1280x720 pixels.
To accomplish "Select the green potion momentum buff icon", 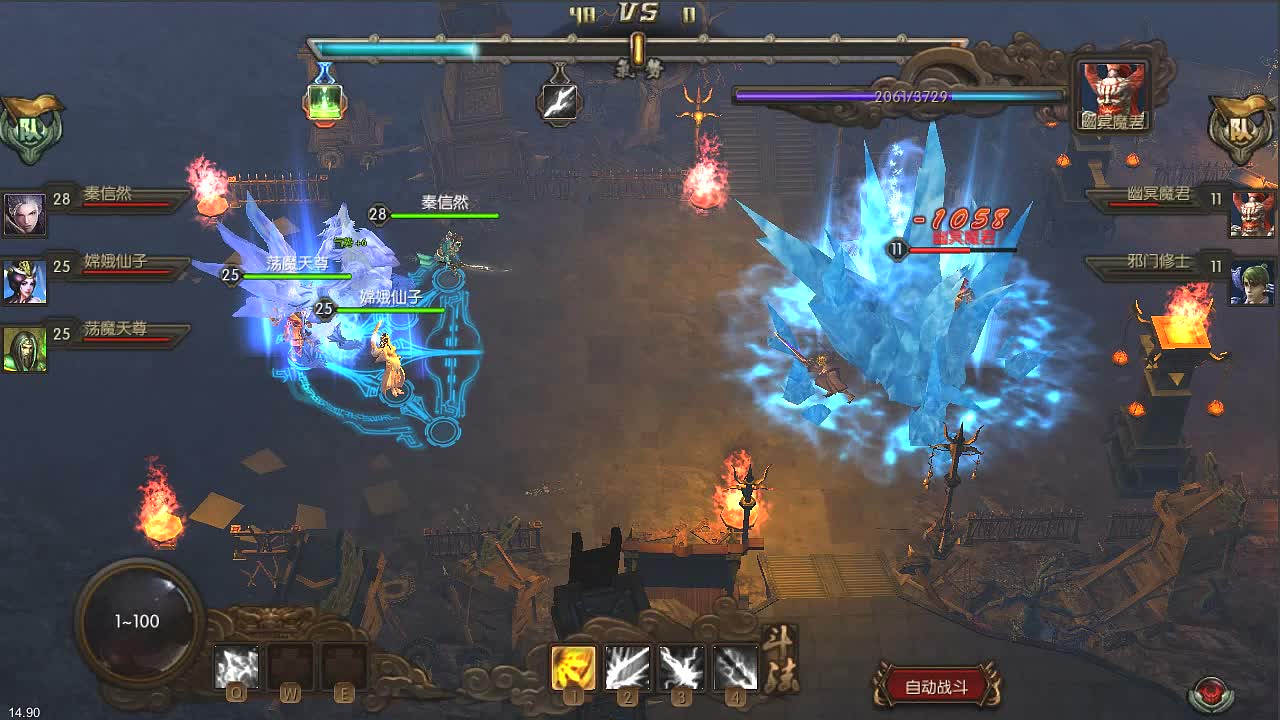I will click(x=325, y=102).
